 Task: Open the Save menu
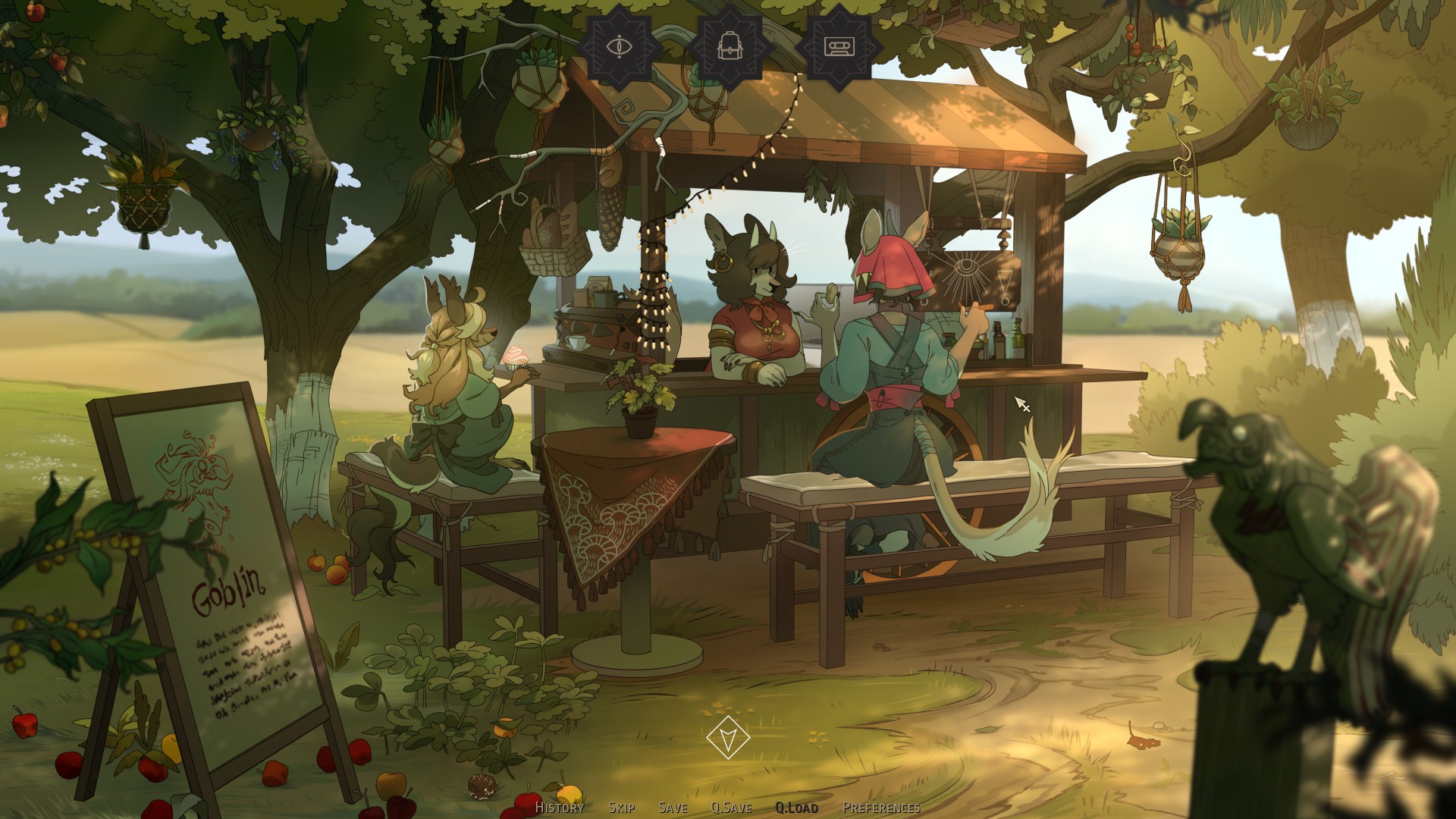(673, 808)
